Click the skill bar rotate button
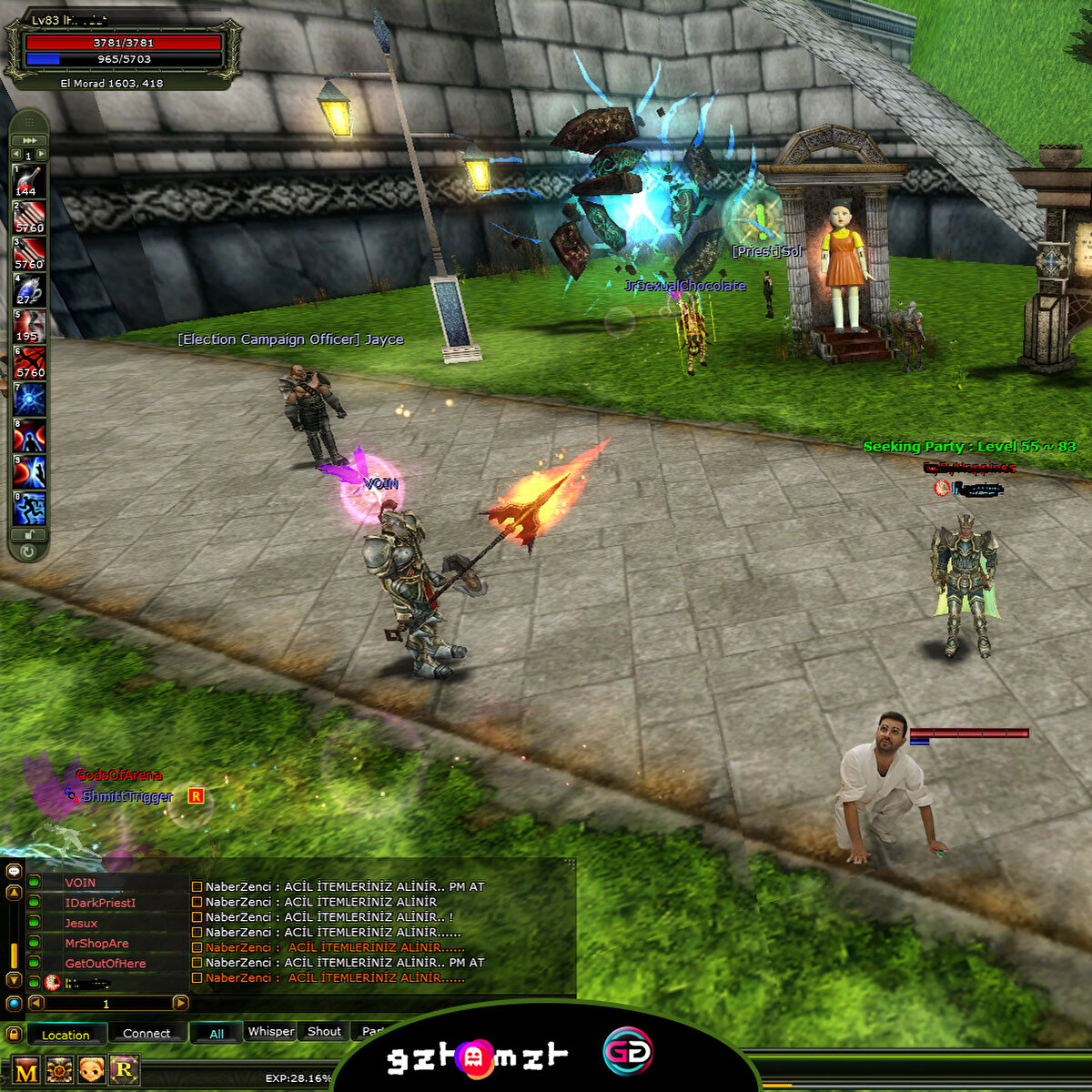This screenshot has height=1092, width=1092. coord(29,551)
